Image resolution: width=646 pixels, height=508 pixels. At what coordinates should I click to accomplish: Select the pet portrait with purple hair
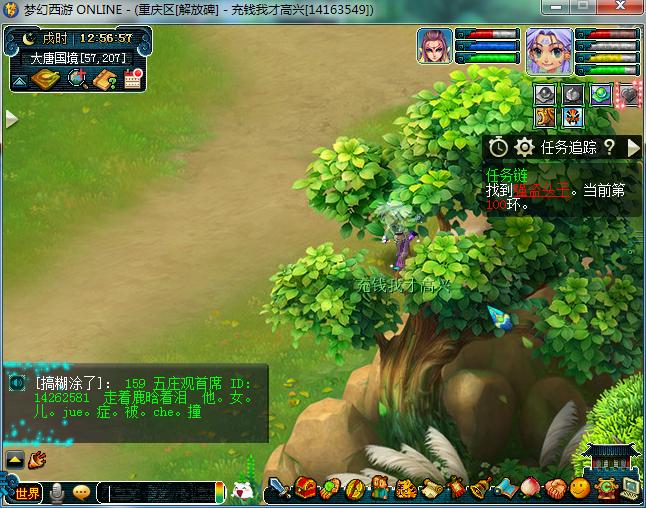click(x=436, y=48)
